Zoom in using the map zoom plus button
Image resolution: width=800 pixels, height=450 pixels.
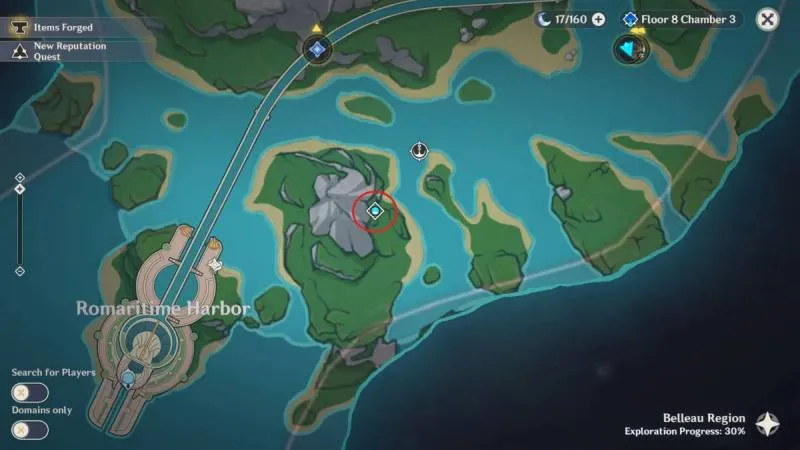[20, 178]
